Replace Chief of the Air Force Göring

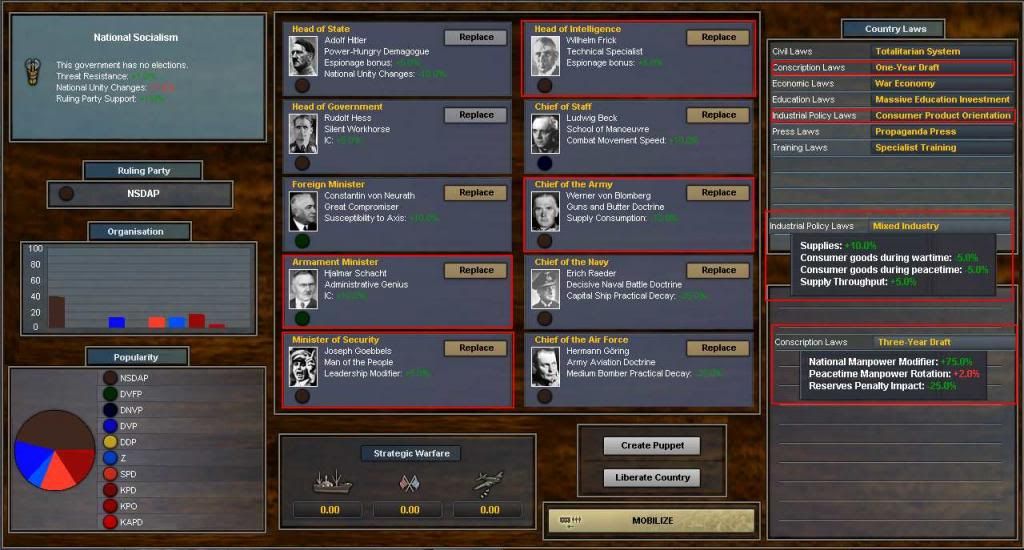pyautogui.click(x=718, y=348)
